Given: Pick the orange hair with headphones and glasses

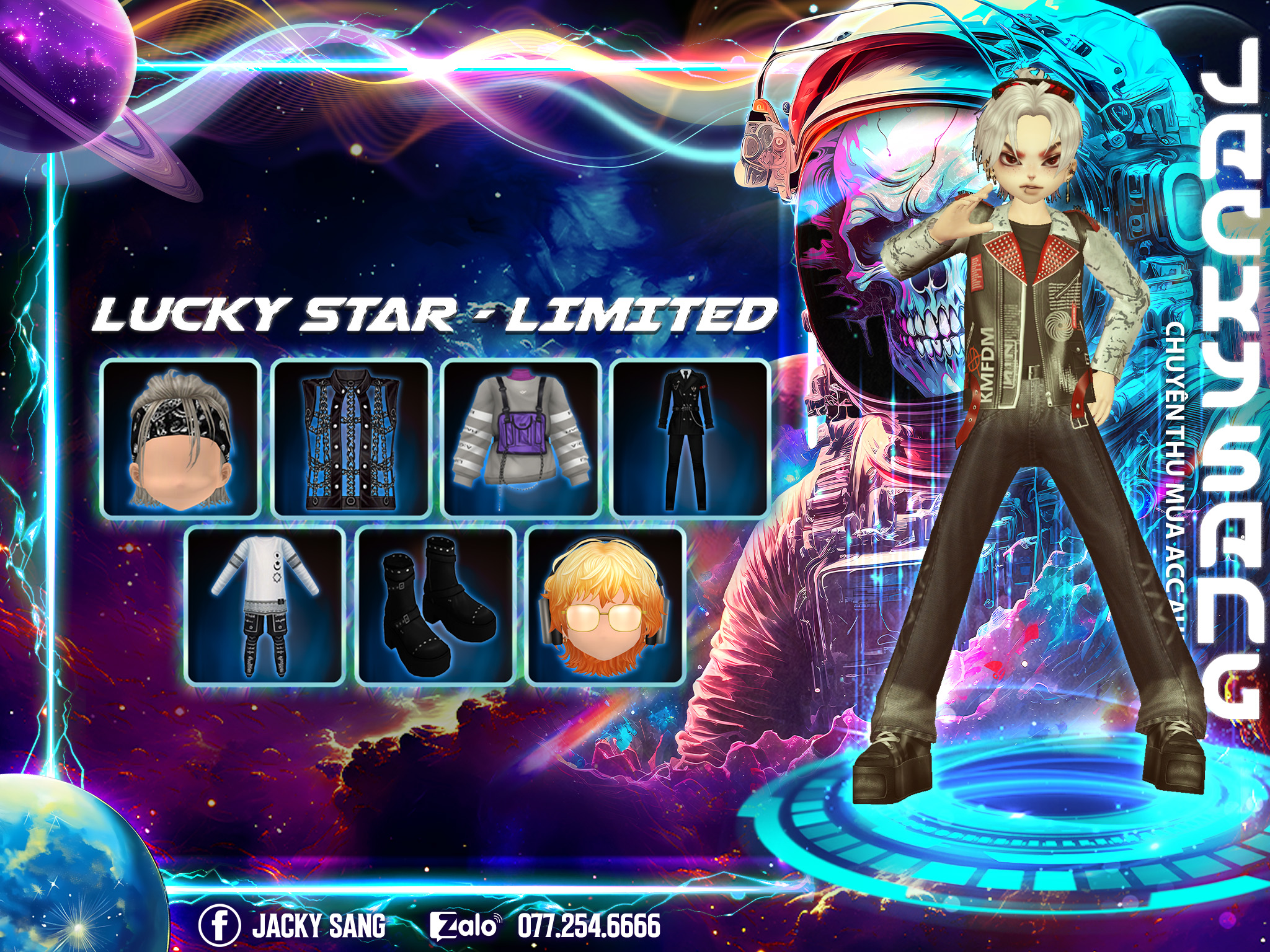Looking at the screenshot, I should (x=605, y=606).
